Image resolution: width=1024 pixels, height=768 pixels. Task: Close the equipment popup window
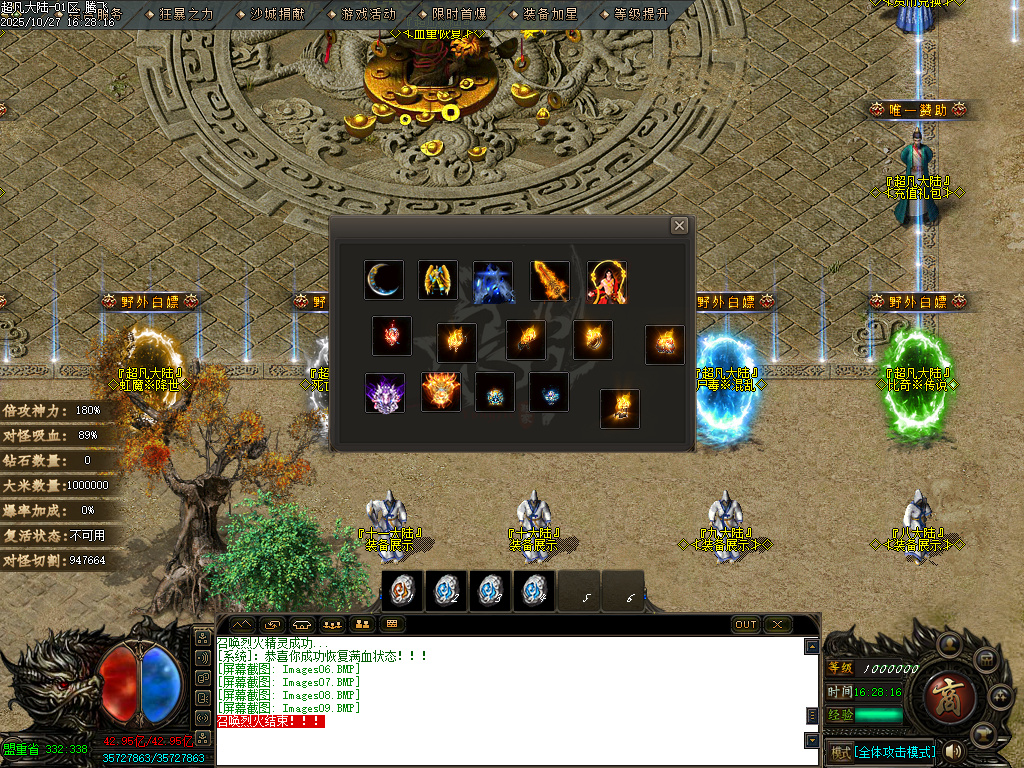click(679, 226)
